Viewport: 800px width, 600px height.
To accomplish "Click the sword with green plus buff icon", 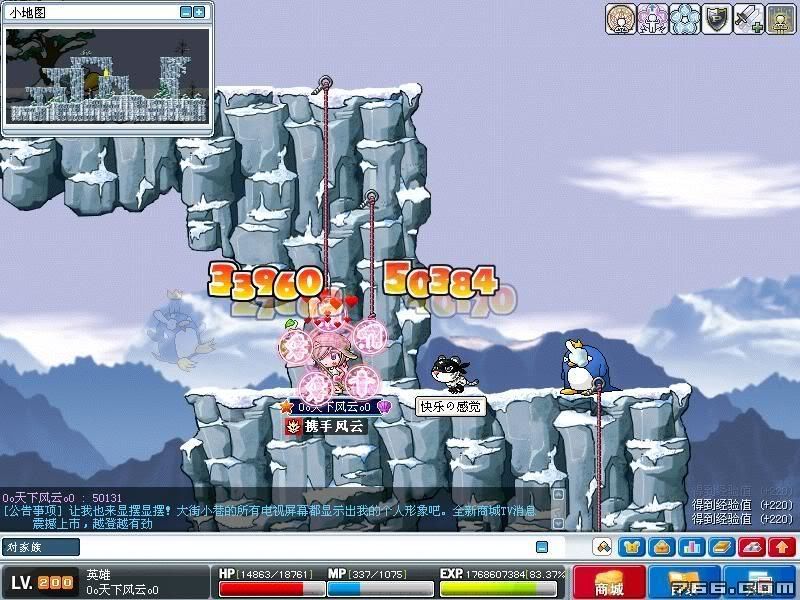I will [x=748, y=19].
